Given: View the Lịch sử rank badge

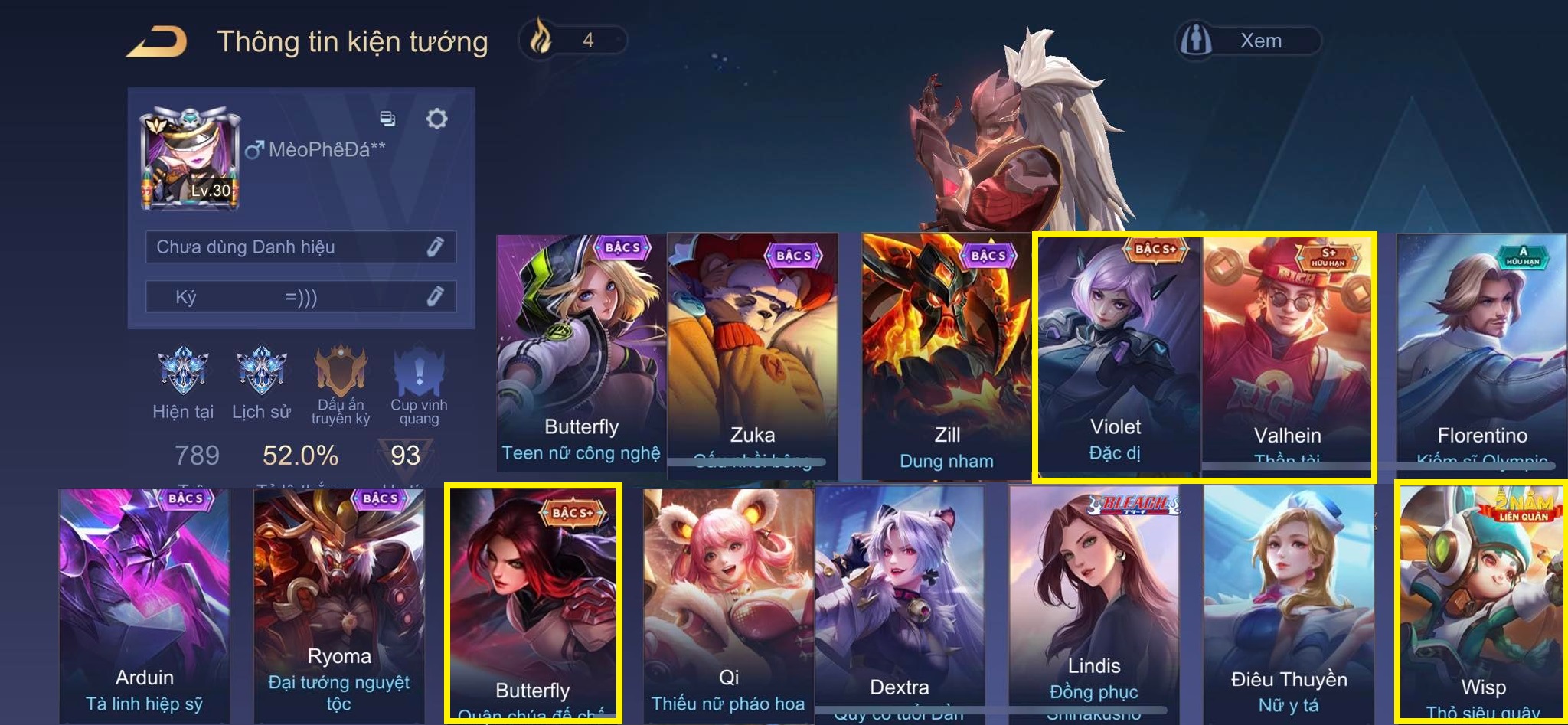Looking at the screenshot, I should [261, 373].
